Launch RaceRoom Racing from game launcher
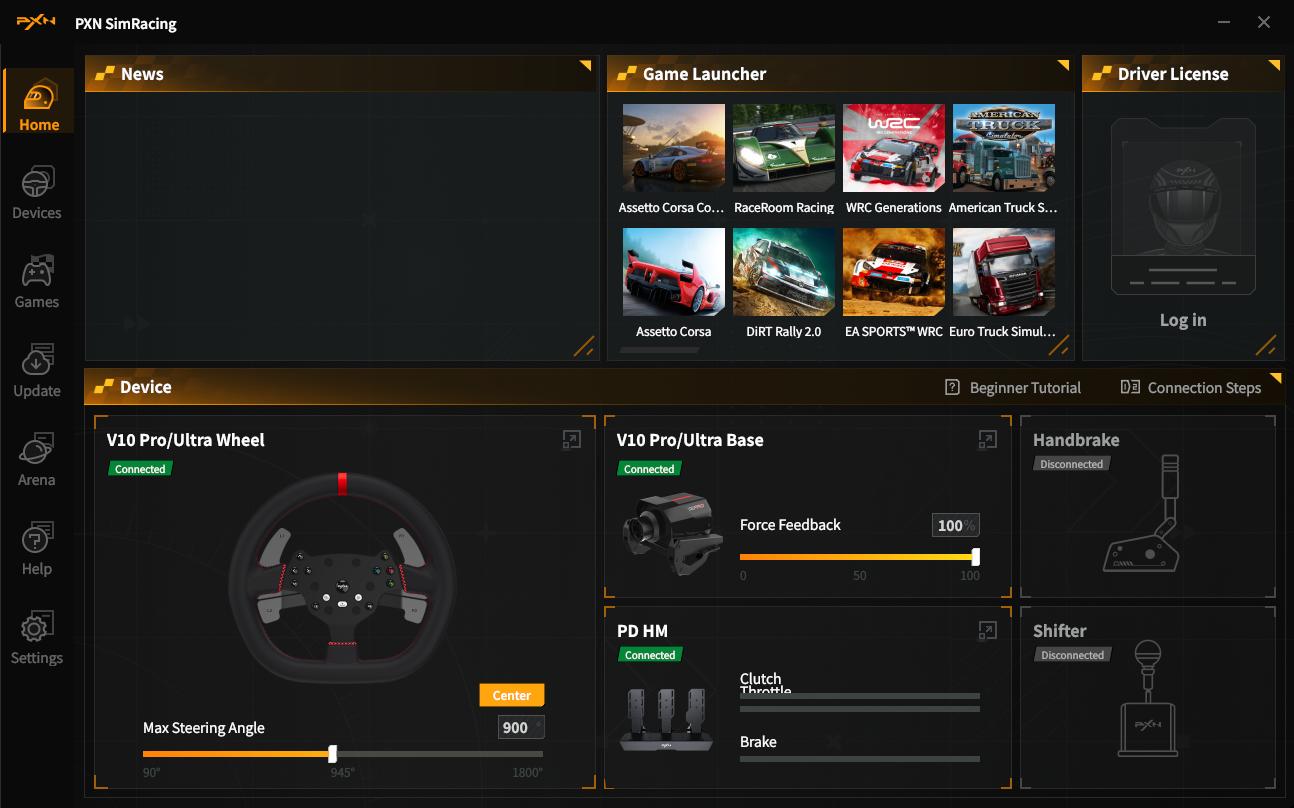1294x808 pixels. tap(783, 148)
